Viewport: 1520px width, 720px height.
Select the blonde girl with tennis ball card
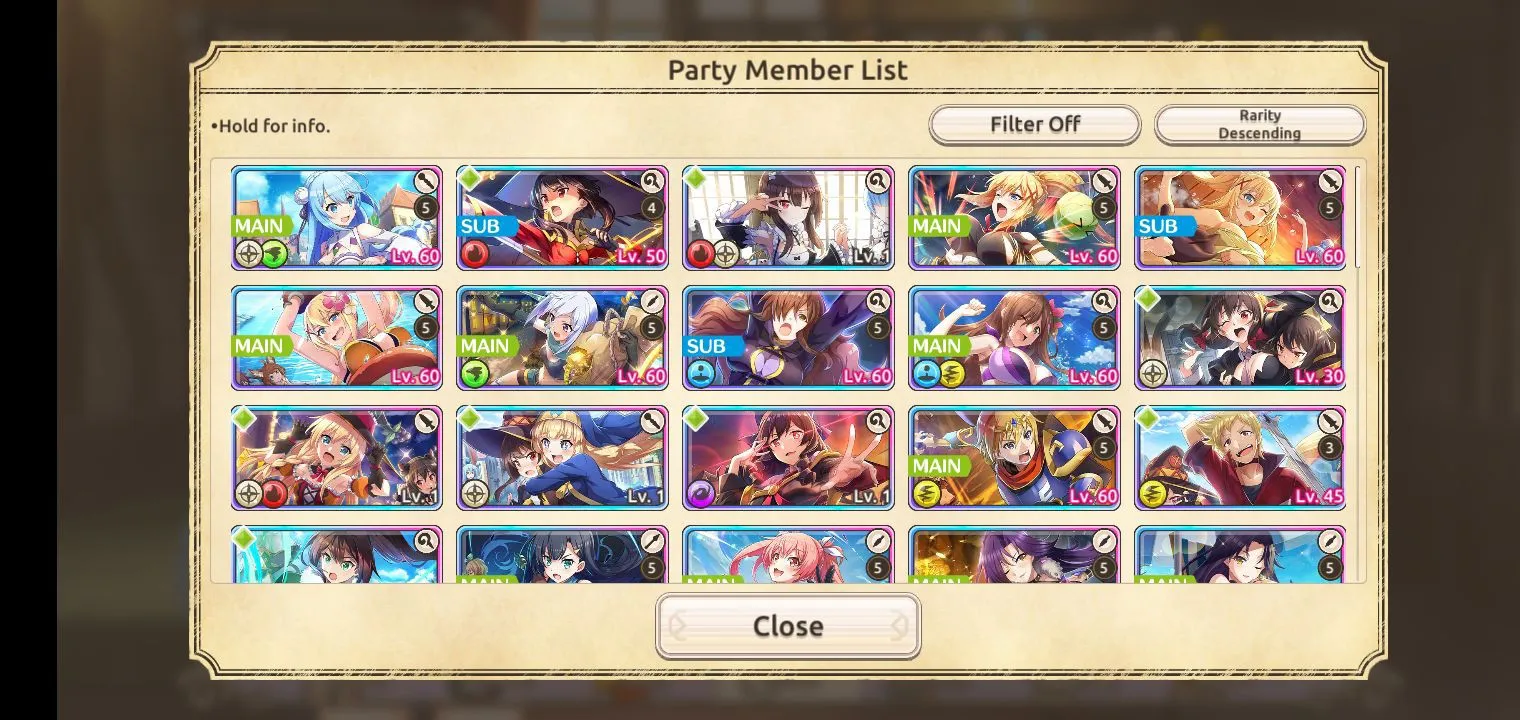tap(1014, 218)
